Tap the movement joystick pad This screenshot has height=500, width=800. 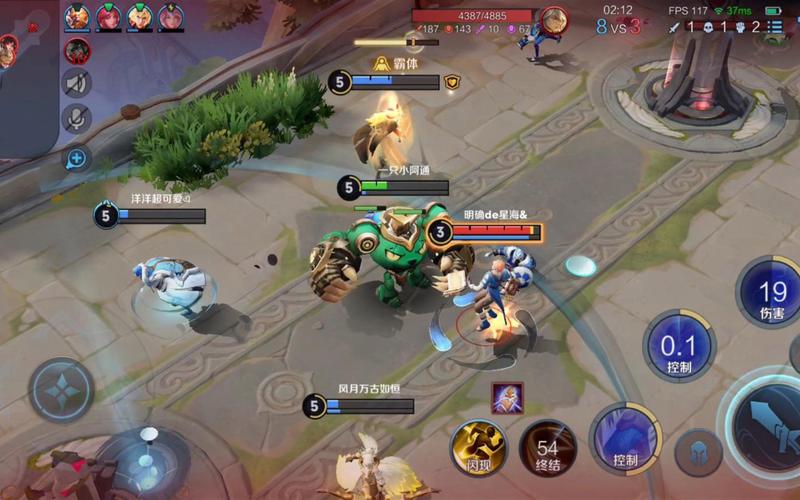tap(61, 390)
